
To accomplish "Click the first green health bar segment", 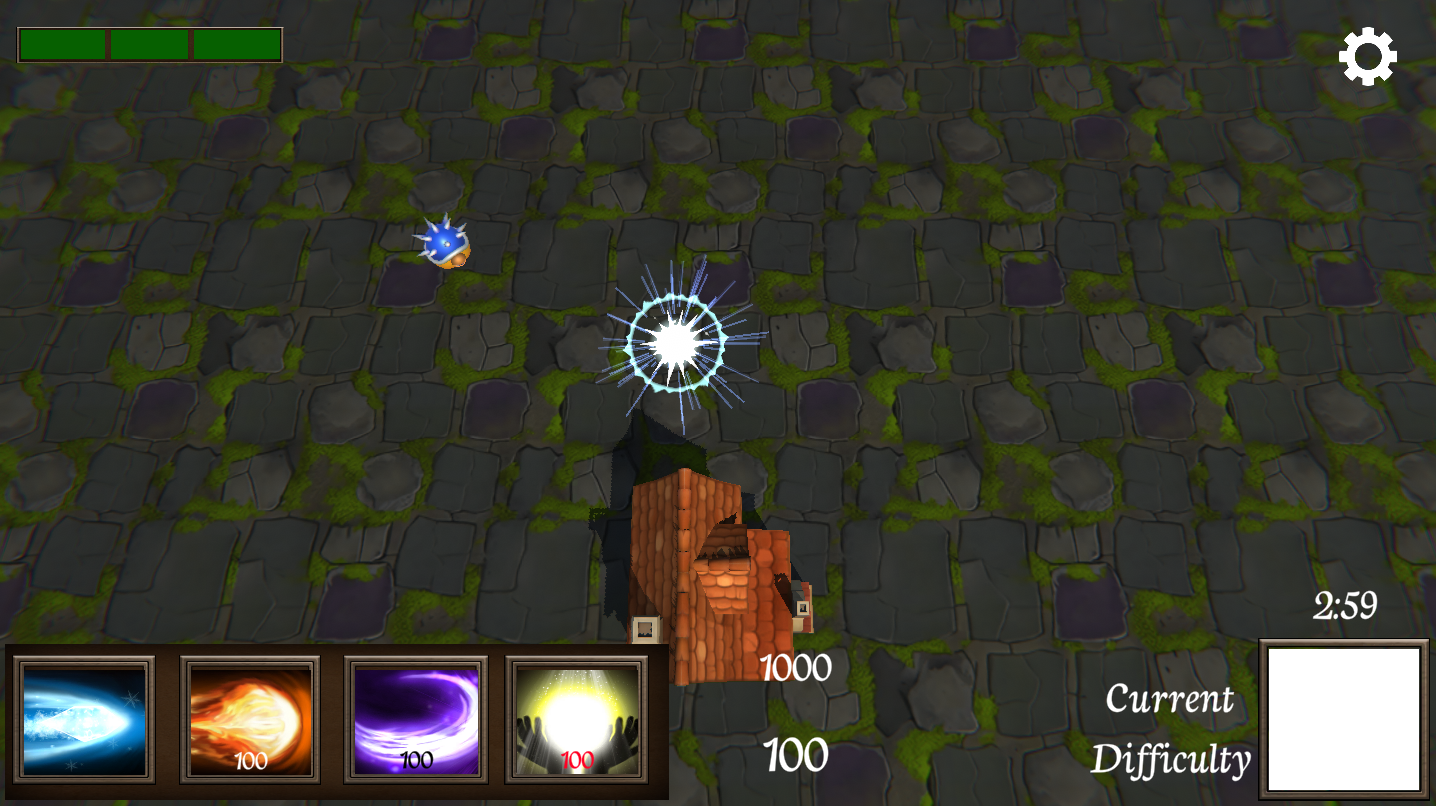I will pos(62,44).
